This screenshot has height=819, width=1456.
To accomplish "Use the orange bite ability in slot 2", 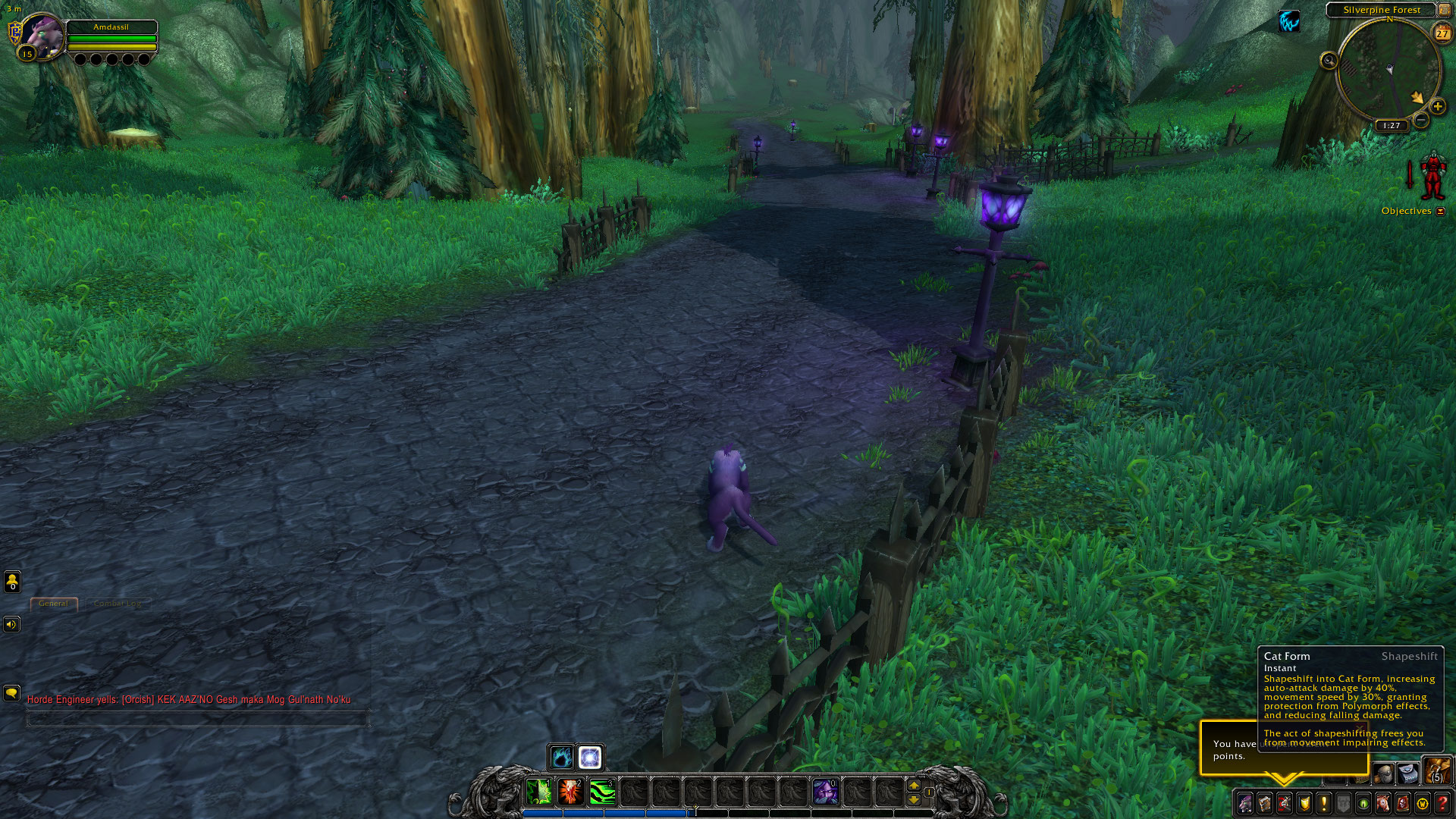I will [570, 792].
